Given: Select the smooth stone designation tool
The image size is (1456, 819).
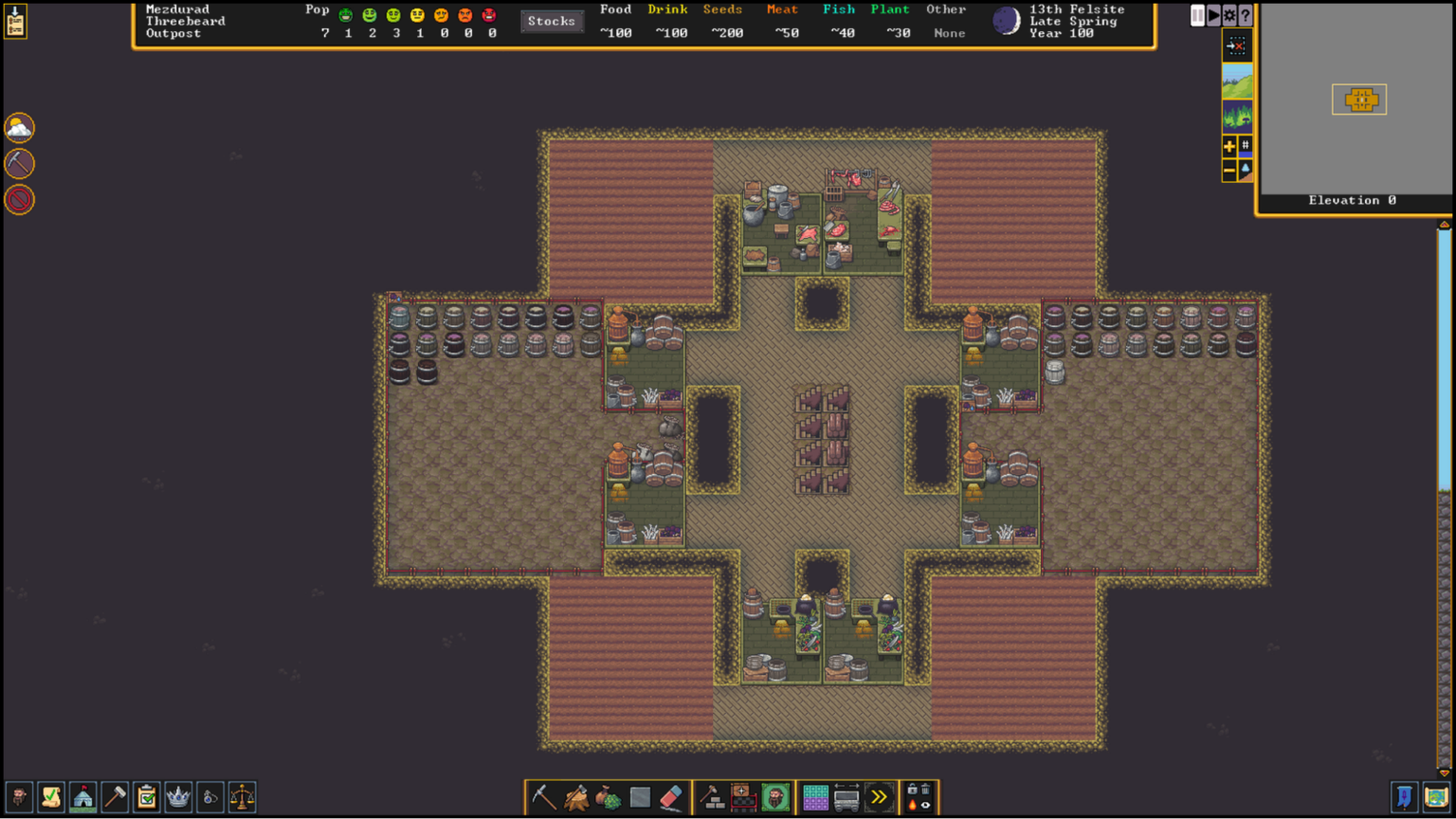Looking at the screenshot, I should pos(641,796).
